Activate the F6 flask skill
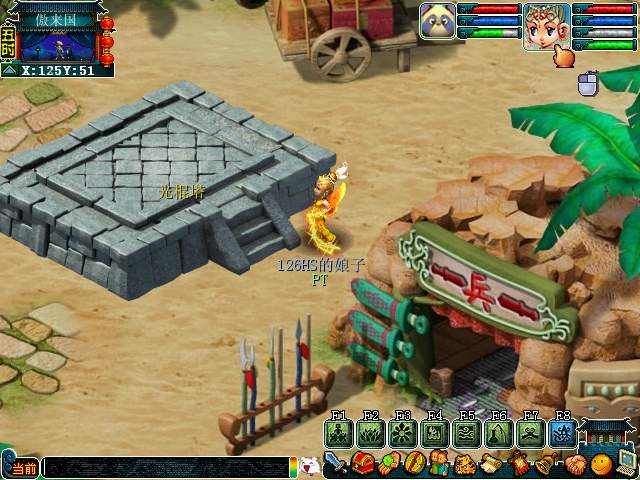This screenshot has width=640, height=480. click(x=498, y=433)
